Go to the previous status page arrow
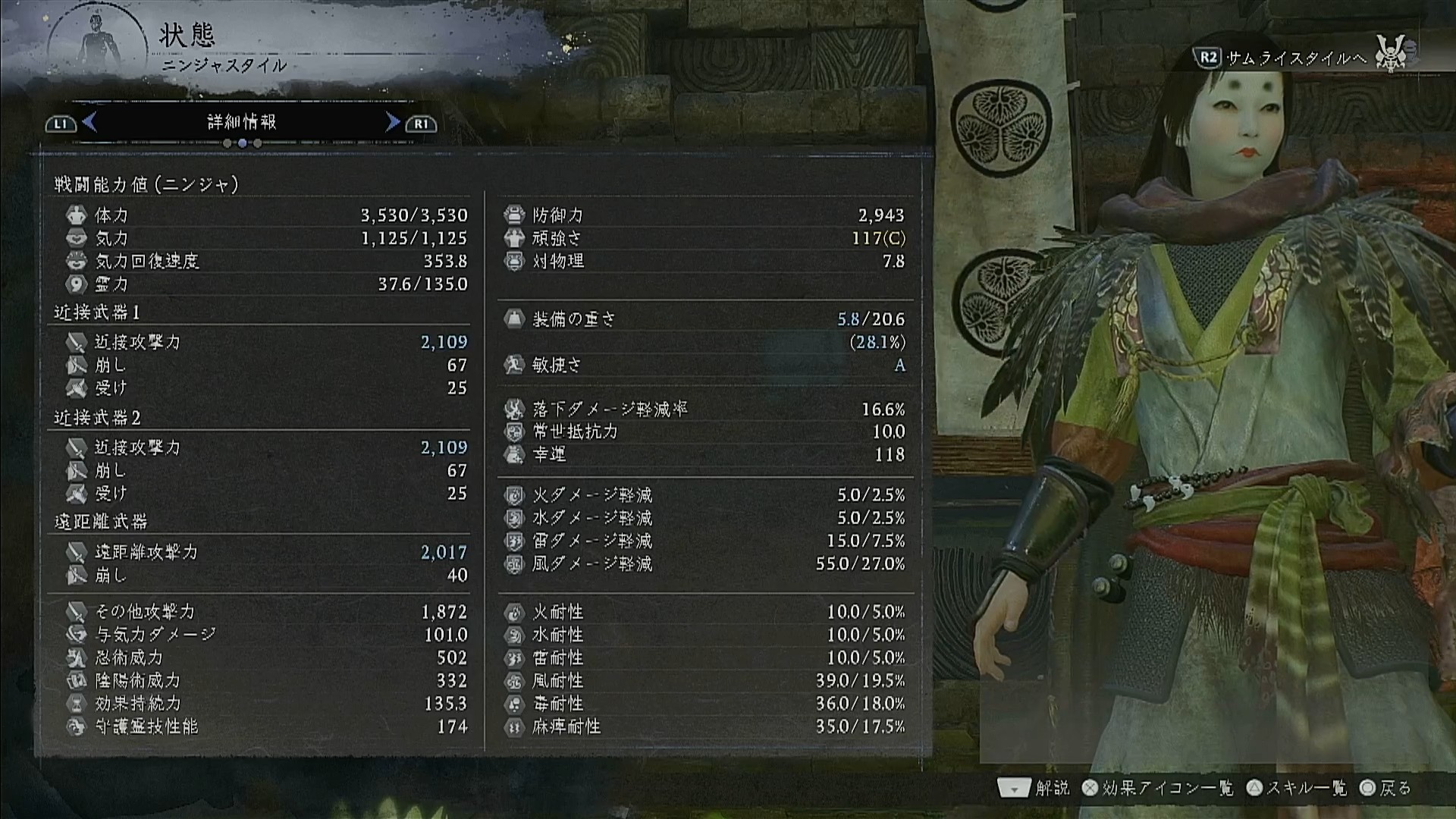The width and height of the screenshot is (1456, 819). [x=89, y=122]
